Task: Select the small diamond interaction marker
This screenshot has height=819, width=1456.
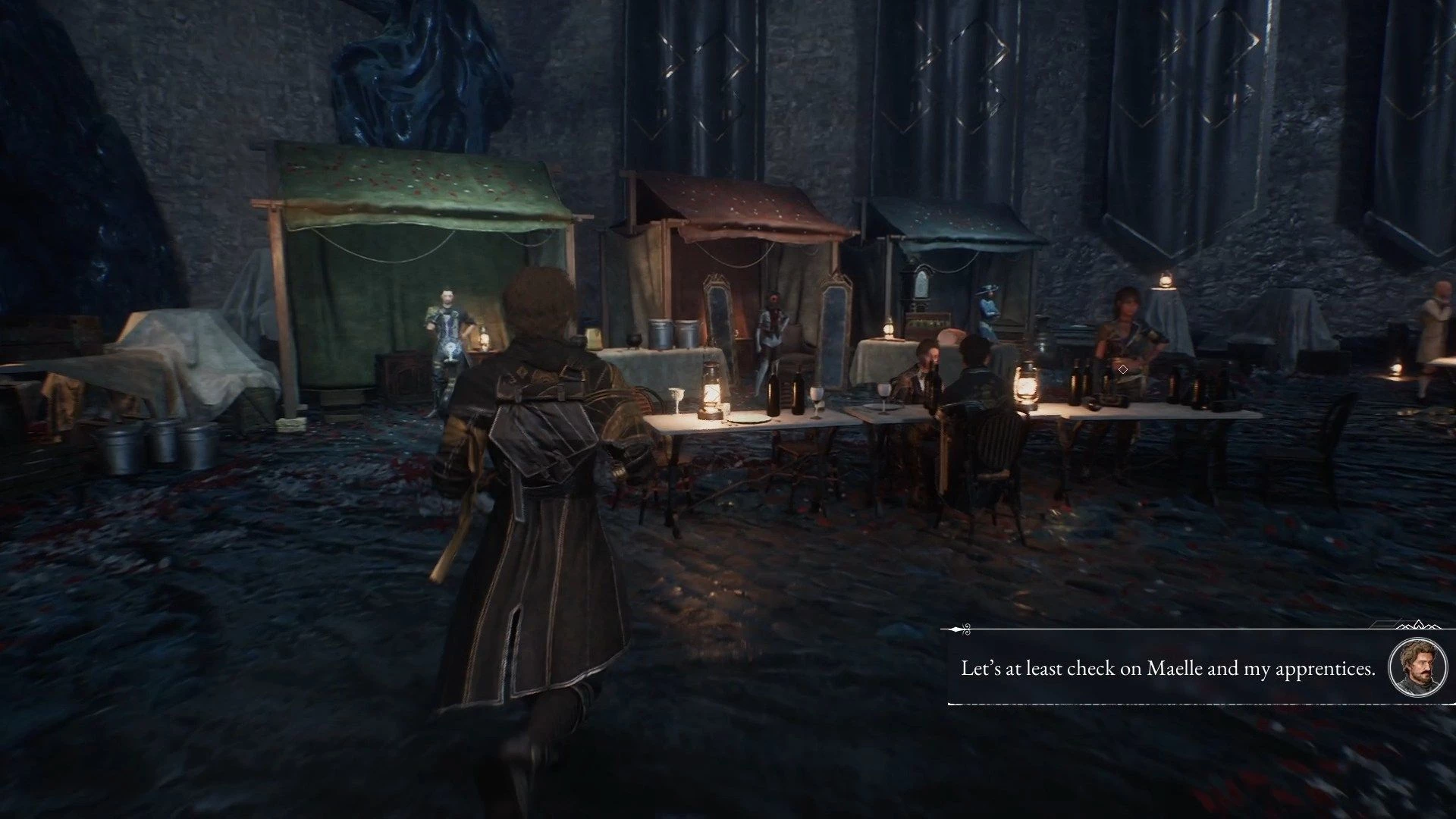Action: 1122,369
